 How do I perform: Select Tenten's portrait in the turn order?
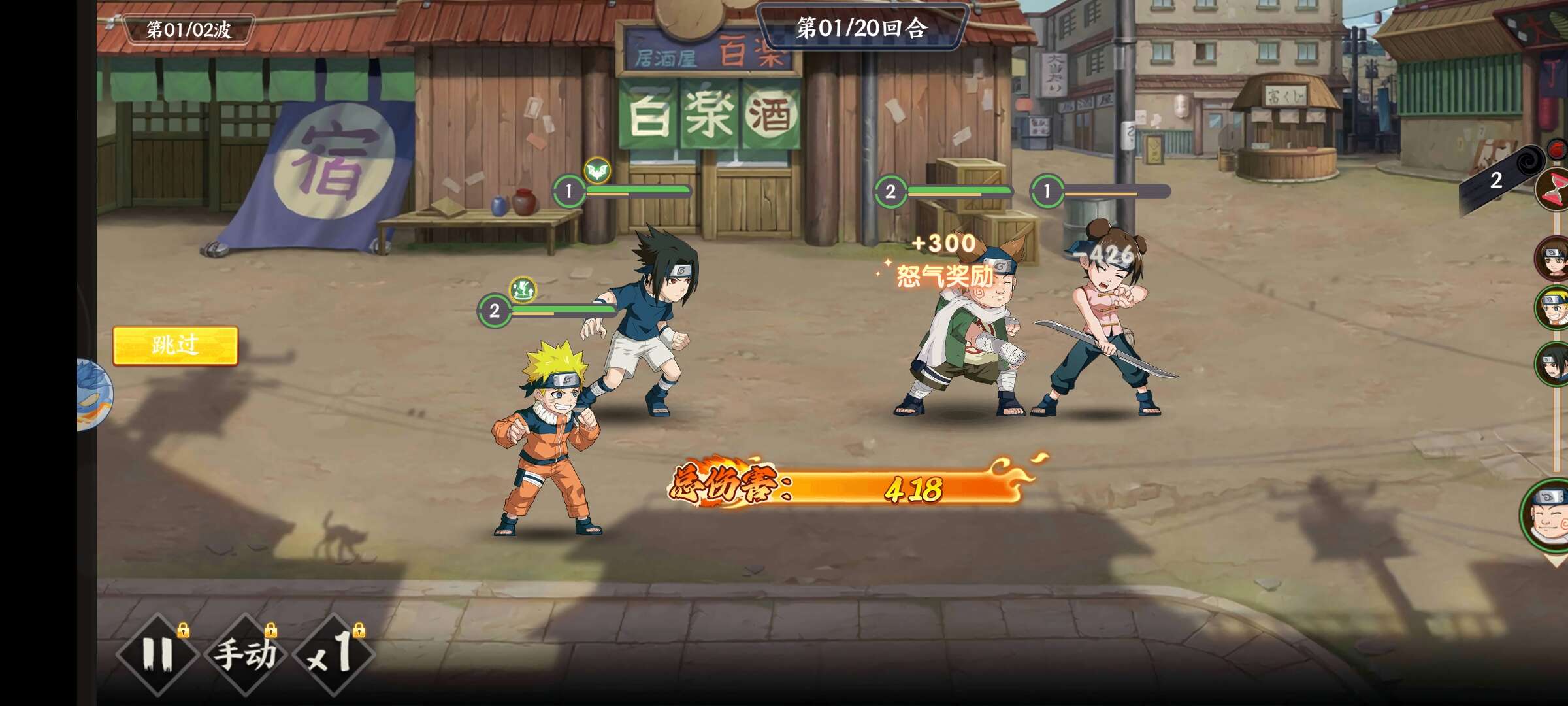click(1553, 258)
